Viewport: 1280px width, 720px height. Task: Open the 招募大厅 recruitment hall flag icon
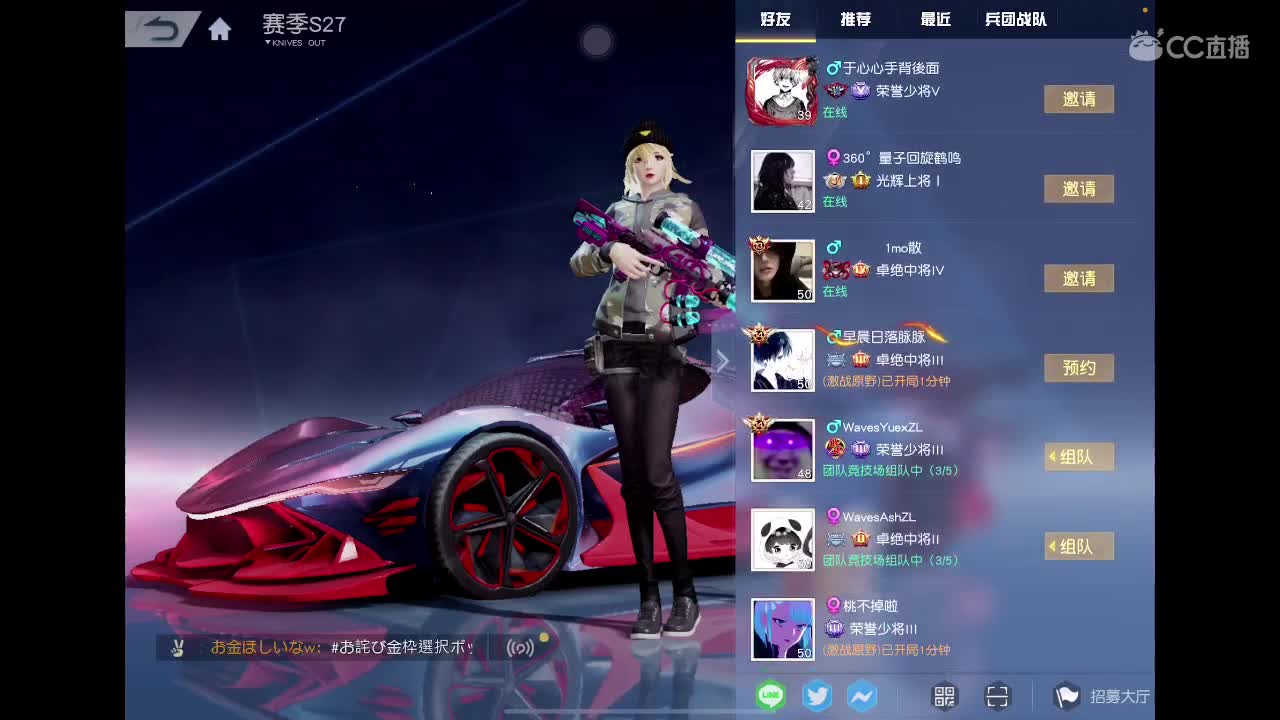pyautogui.click(x=1068, y=694)
